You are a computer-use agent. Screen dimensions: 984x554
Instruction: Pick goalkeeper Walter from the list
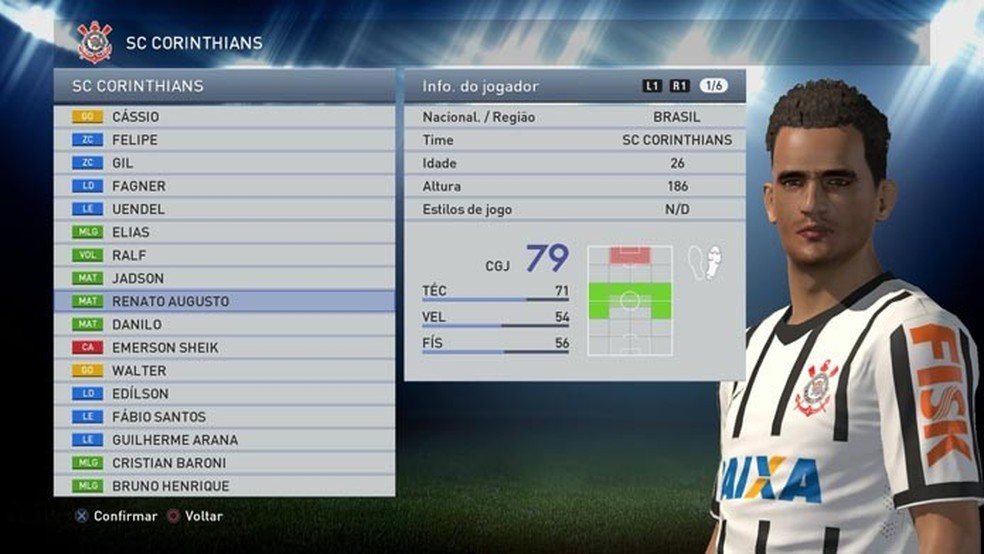[x=224, y=370]
